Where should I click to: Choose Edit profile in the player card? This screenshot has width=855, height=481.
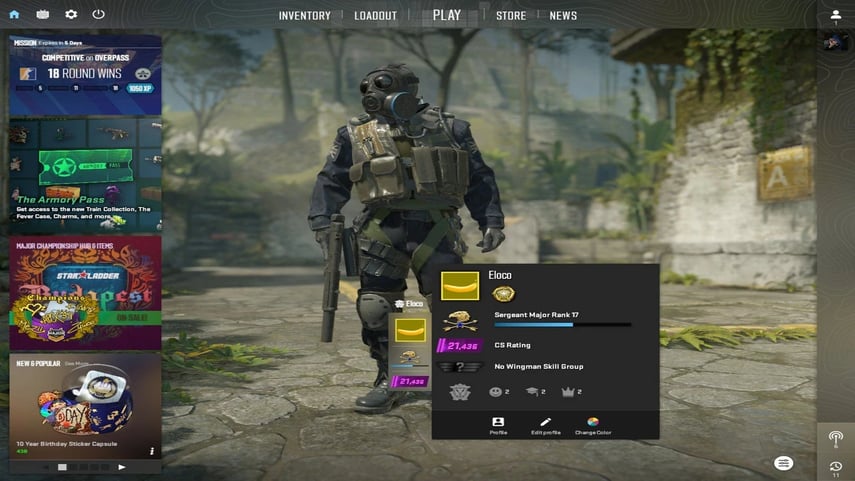tap(545, 425)
